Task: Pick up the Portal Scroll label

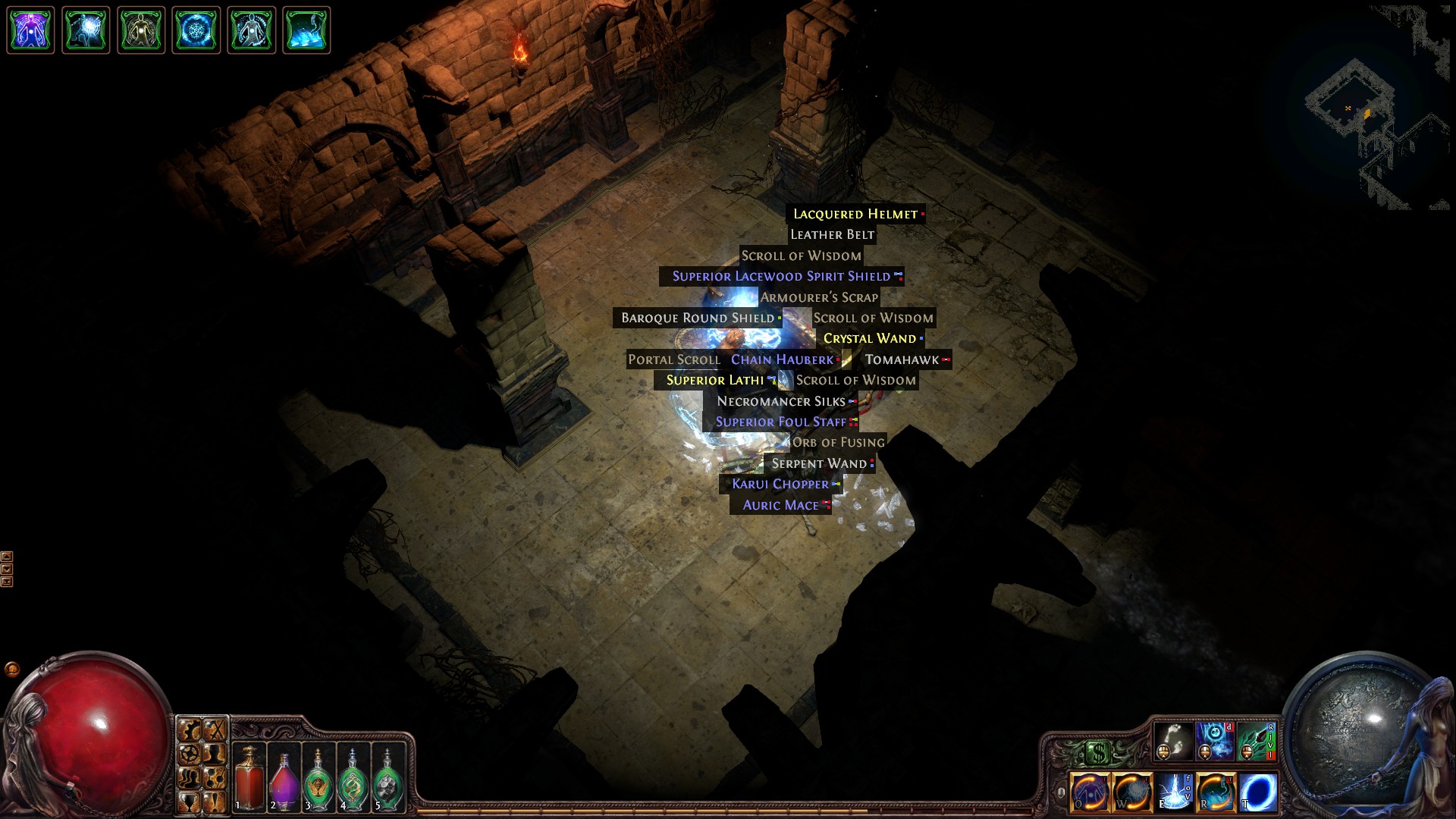Action: coord(673,360)
